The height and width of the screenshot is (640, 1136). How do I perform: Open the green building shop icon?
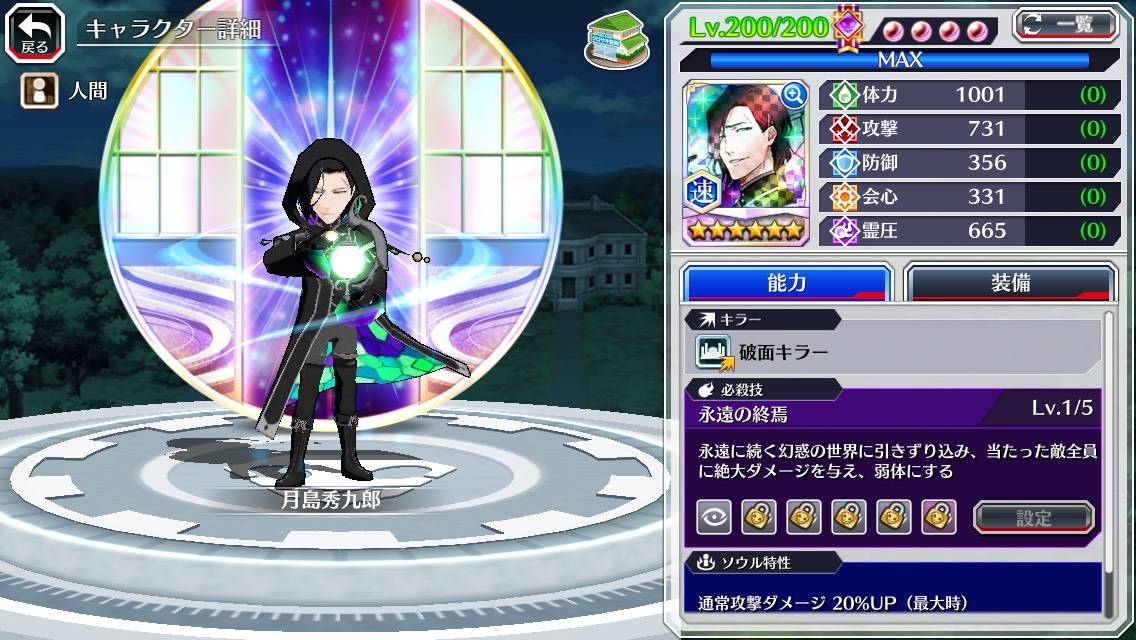[x=612, y=40]
